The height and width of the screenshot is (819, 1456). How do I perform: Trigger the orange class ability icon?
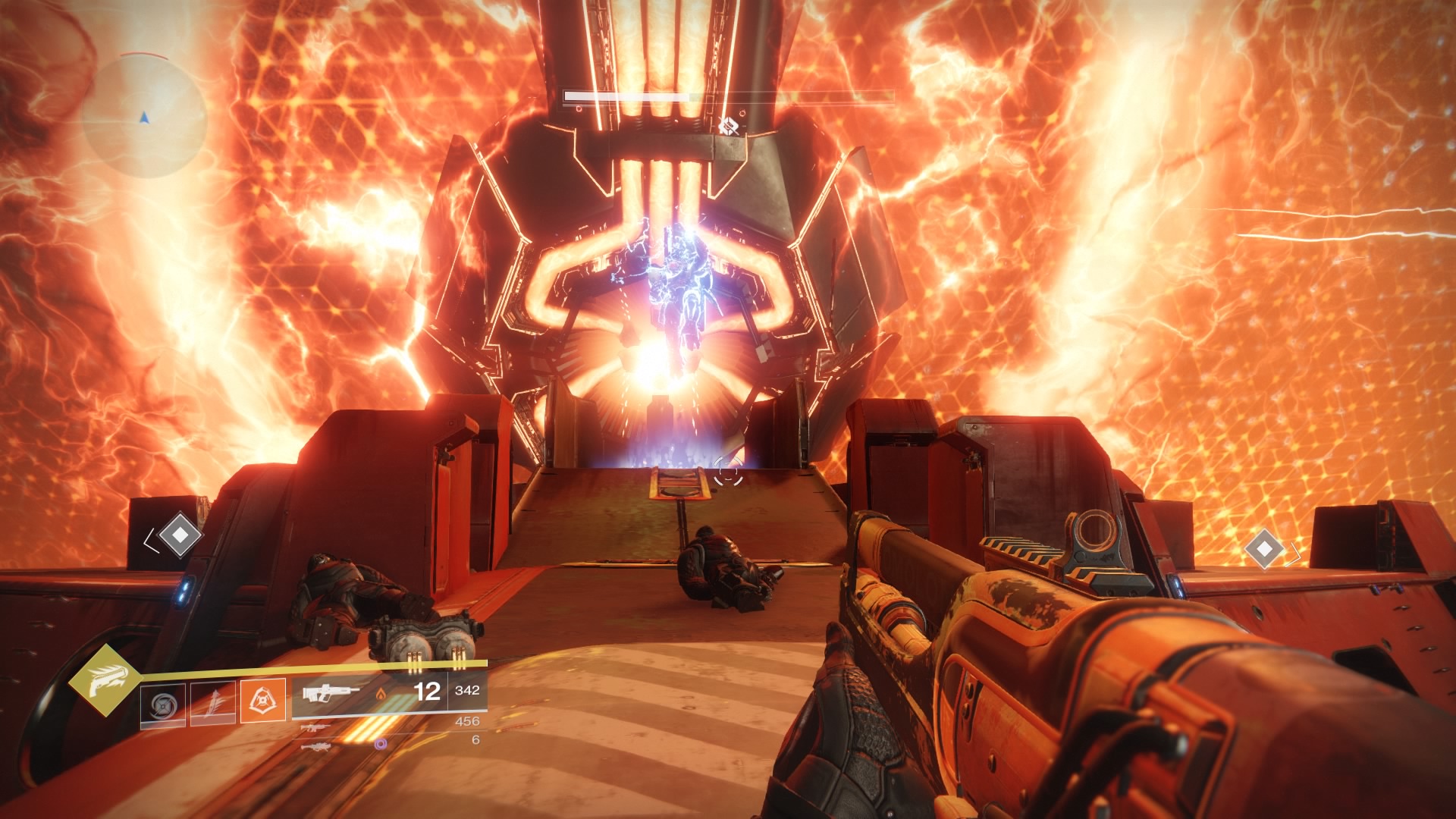pos(263,700)
